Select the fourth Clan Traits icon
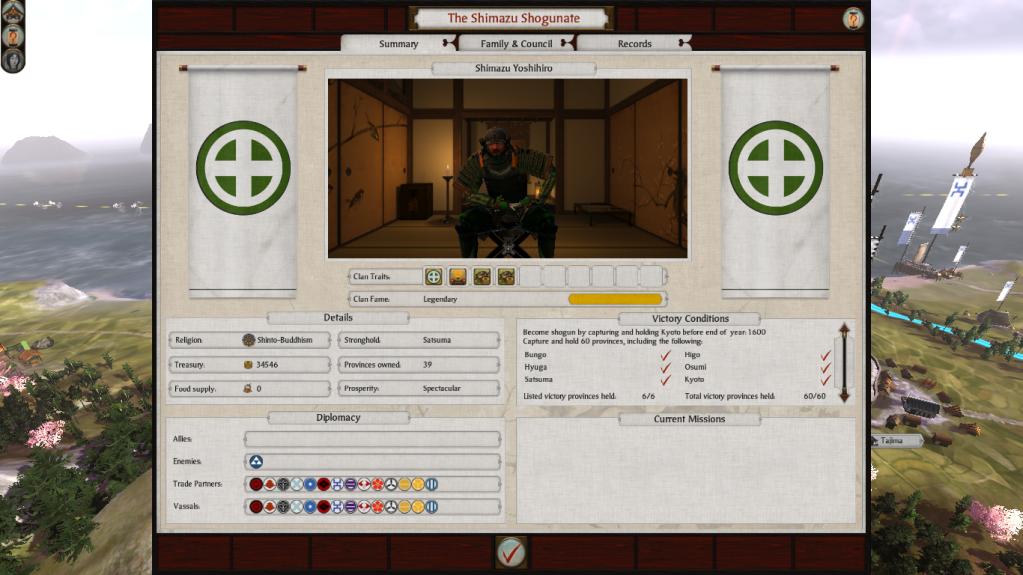The height and width of the screenshot is (575, 1023). click(506, 276)
